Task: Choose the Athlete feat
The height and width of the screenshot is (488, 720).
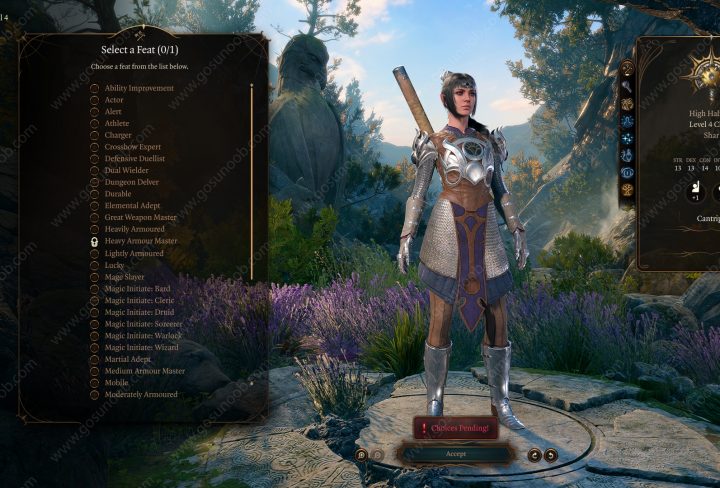Action: click(x=117, y=123)
